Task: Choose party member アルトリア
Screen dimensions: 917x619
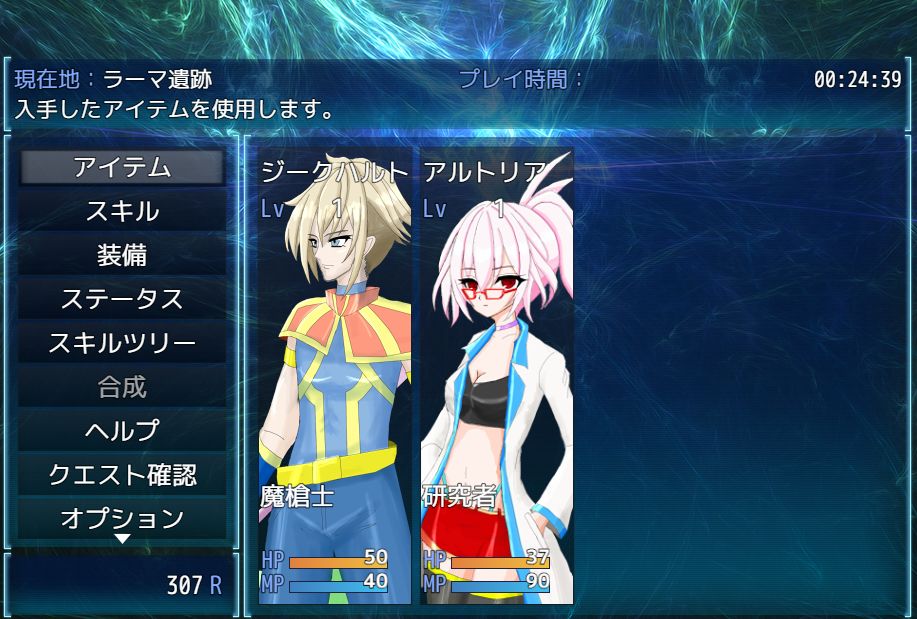Action: point(496,378)
